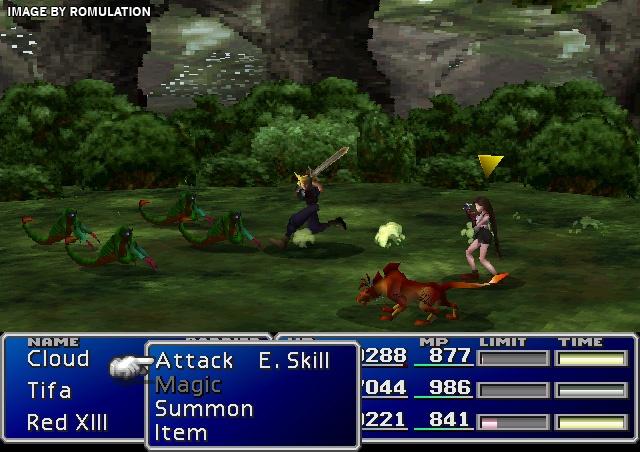
Task: Open the Item command
Action: pos(181,433)
